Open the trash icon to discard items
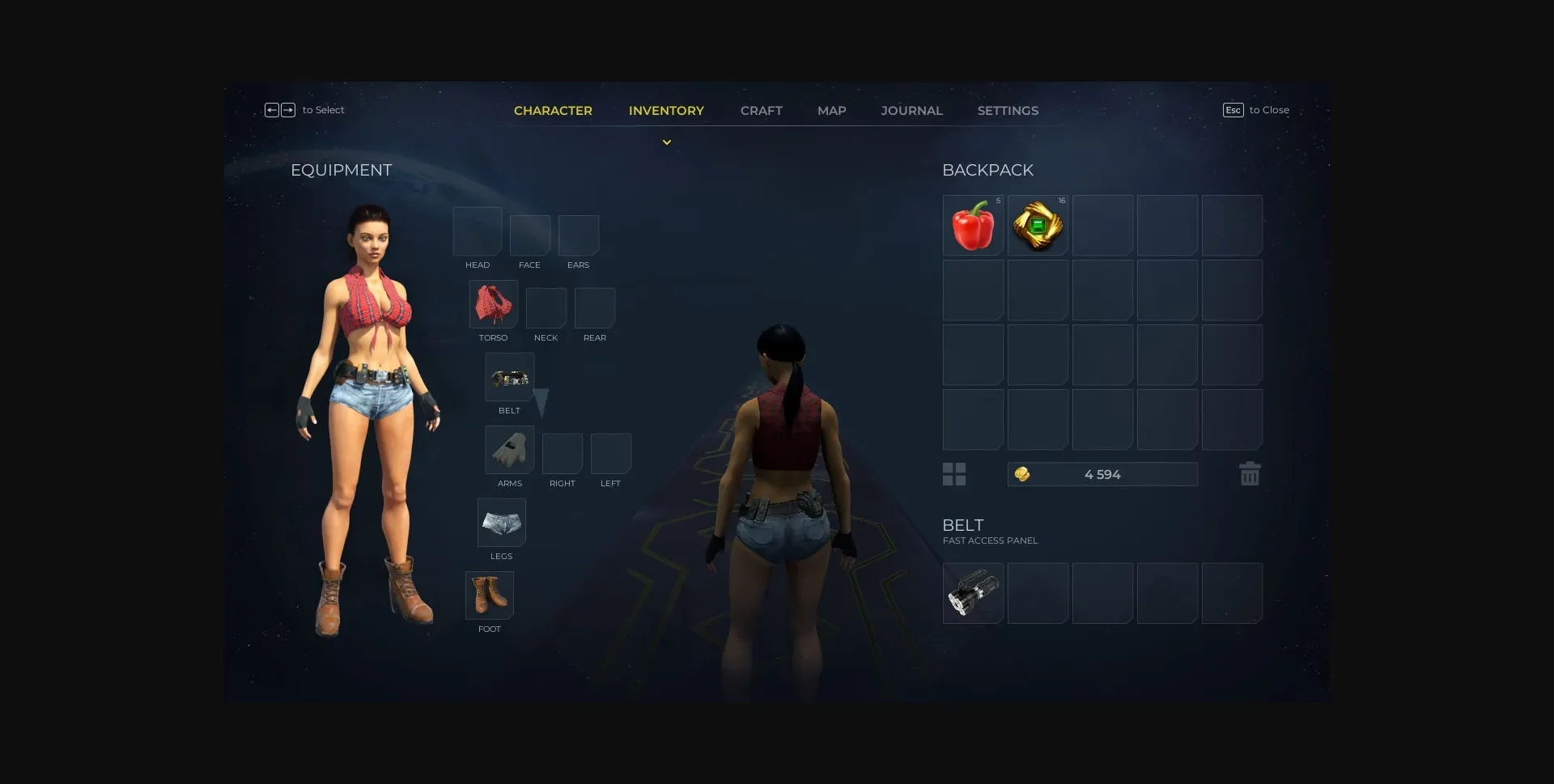Viewport: 1554px width, 784px height. [1249, 474]
